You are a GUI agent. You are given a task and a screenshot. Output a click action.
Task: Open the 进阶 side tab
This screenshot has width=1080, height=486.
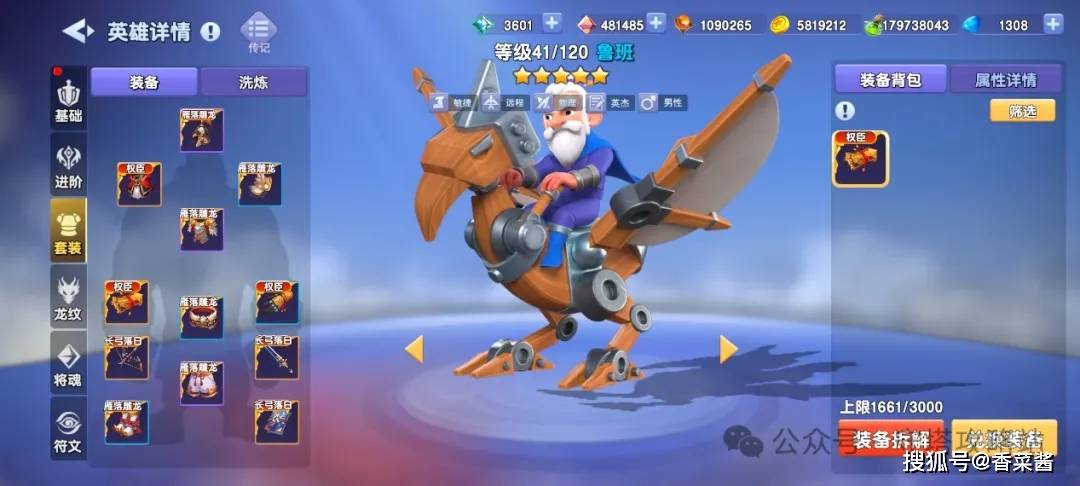pos(69,166)
